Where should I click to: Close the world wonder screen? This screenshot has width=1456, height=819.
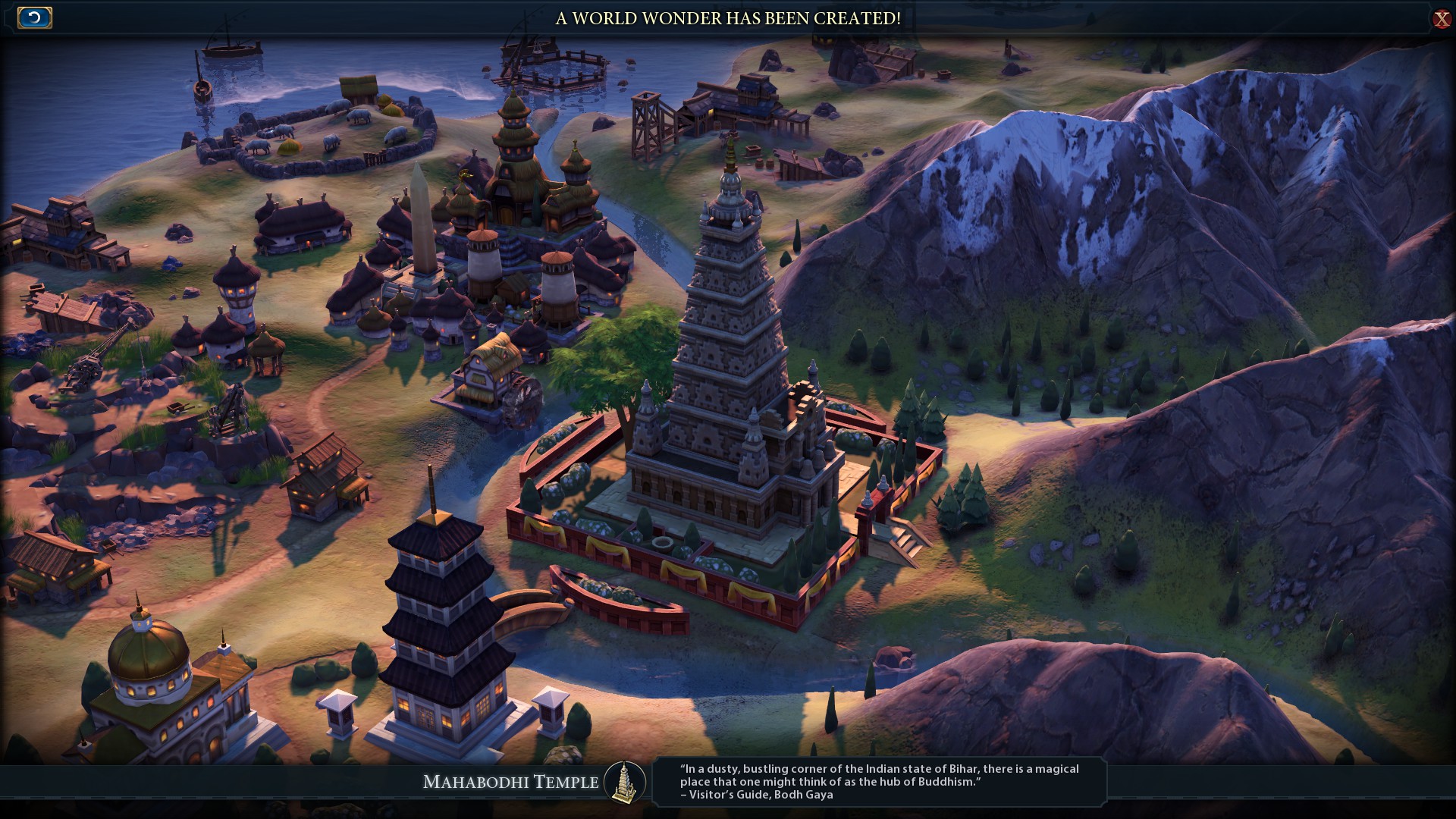[1441, 19]
